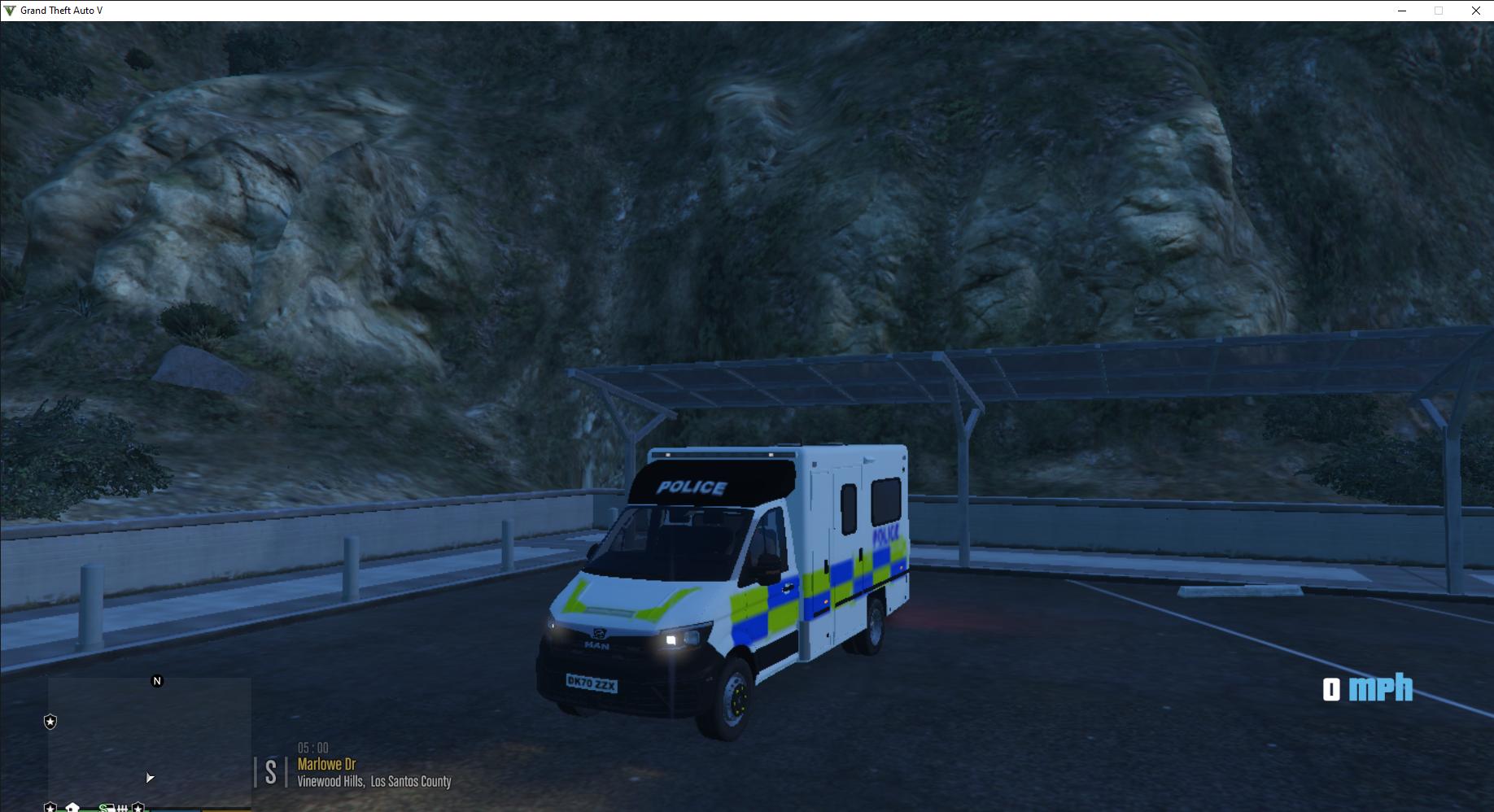Select the gas station pump blip on minimap
Image resolution: width=1494 pixels, height=812 pixels.
[x=107, y=808]
